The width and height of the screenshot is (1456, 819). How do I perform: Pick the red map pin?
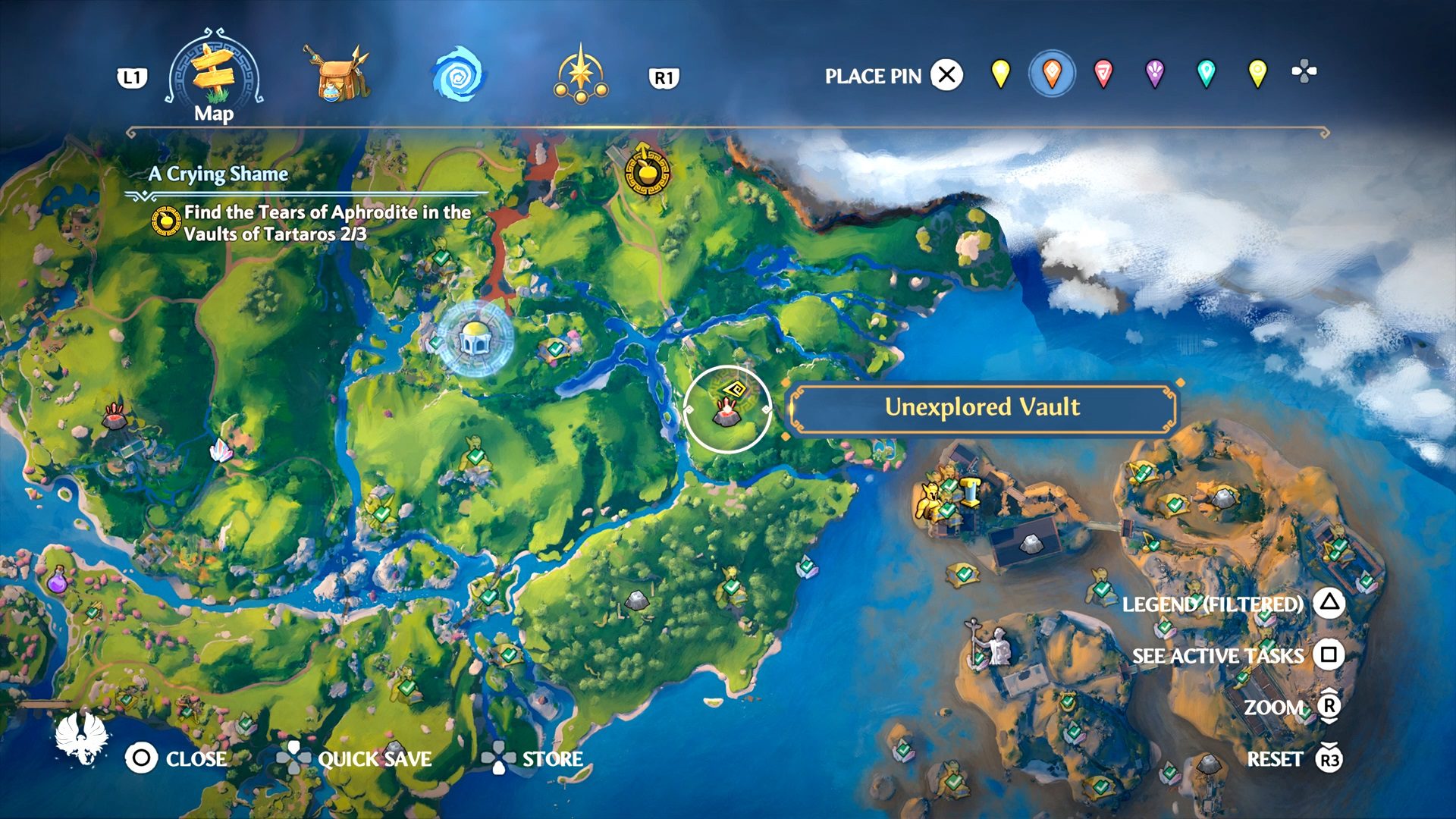click(1103, 74)
